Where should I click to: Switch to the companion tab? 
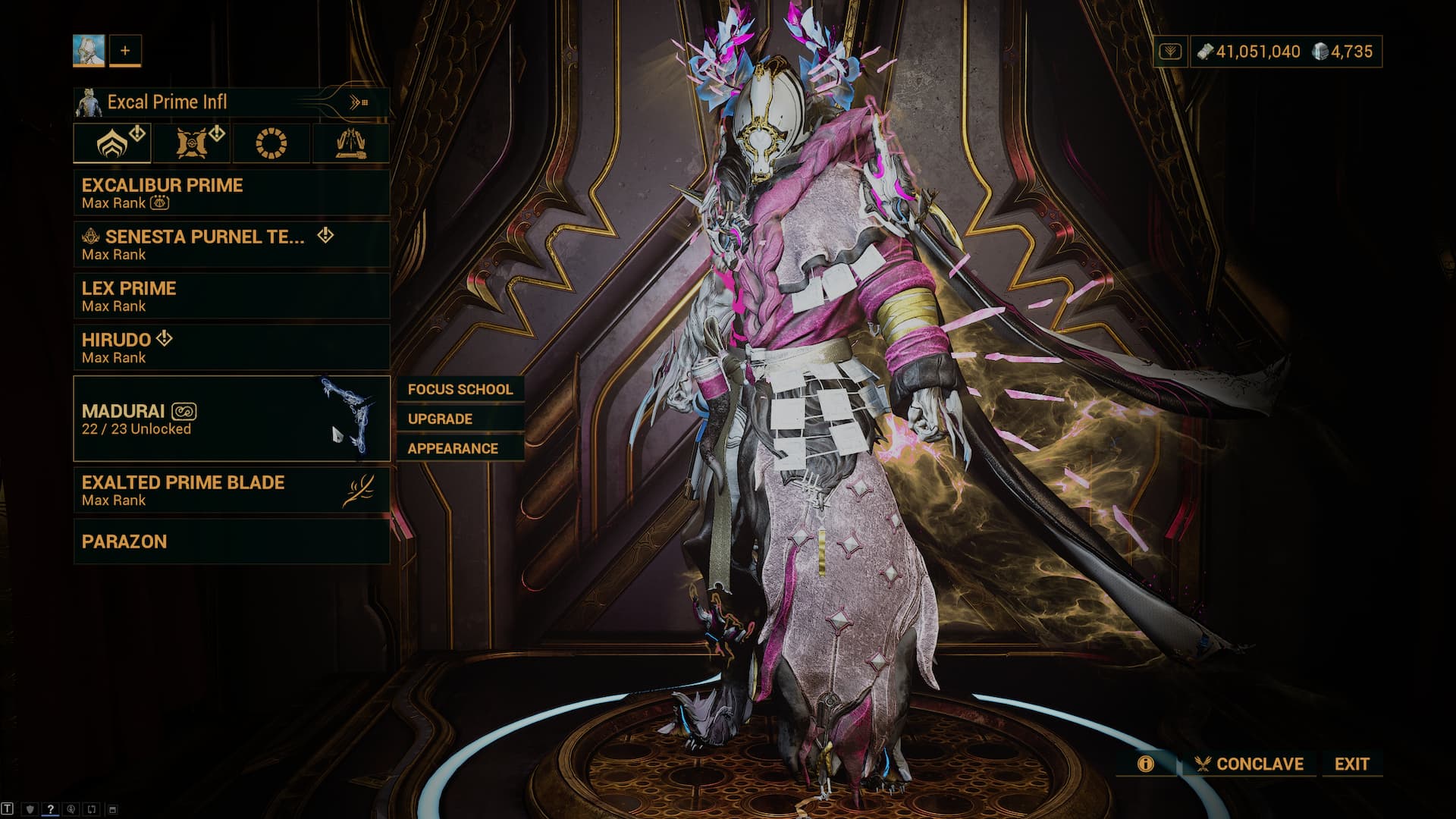pyautogui.click(x=193, y=143)
